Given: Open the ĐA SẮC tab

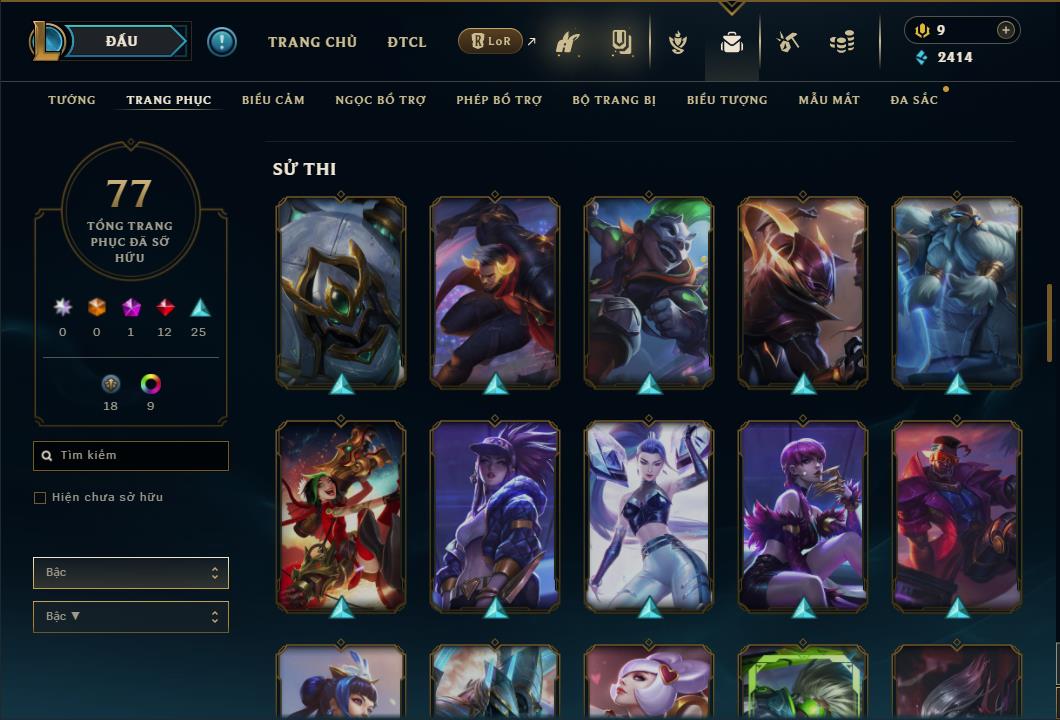Looking at the screenshot, I should 914,100.
